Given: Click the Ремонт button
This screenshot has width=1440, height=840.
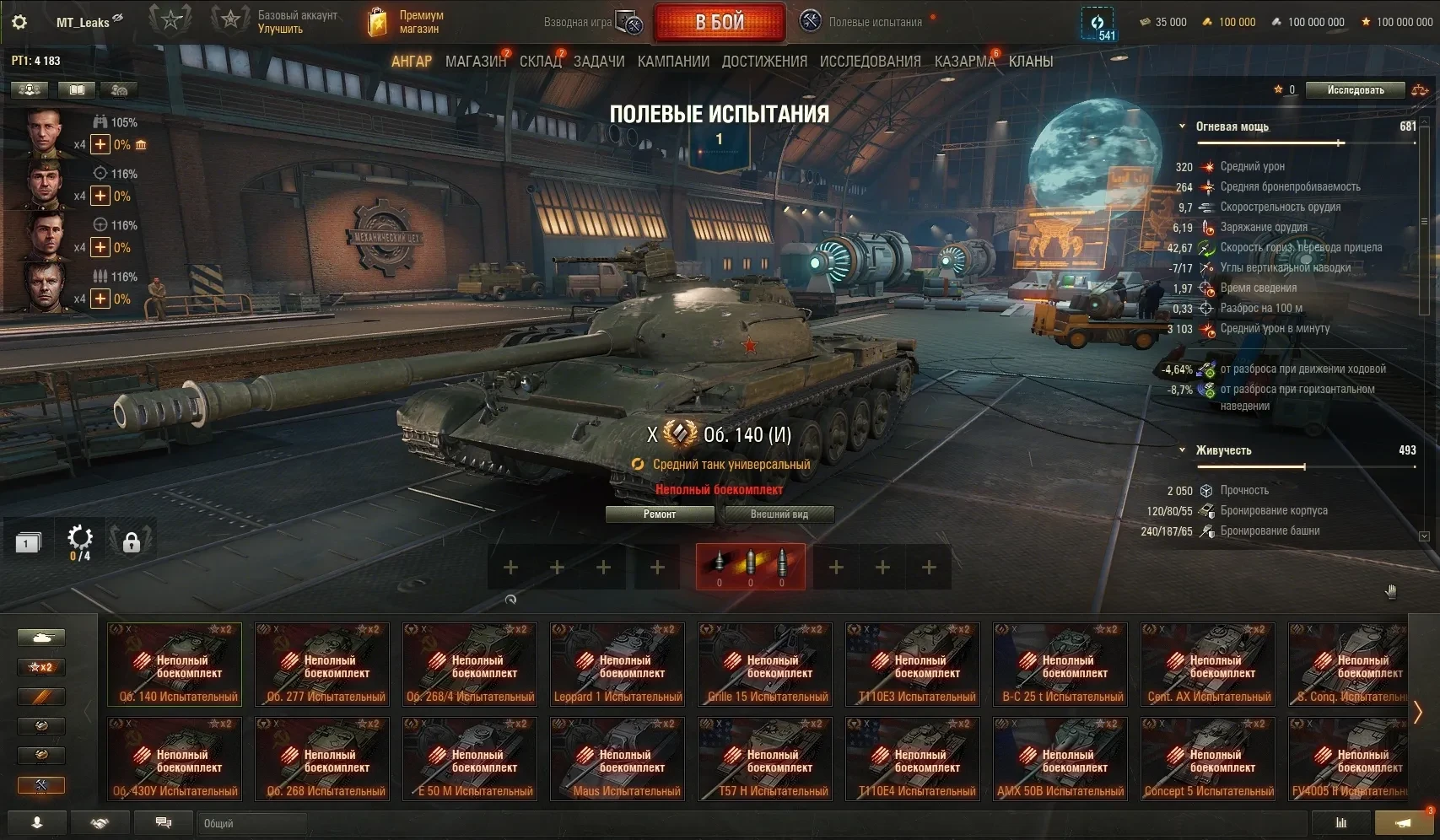Looking at the screenshot, I should (660, 514).
